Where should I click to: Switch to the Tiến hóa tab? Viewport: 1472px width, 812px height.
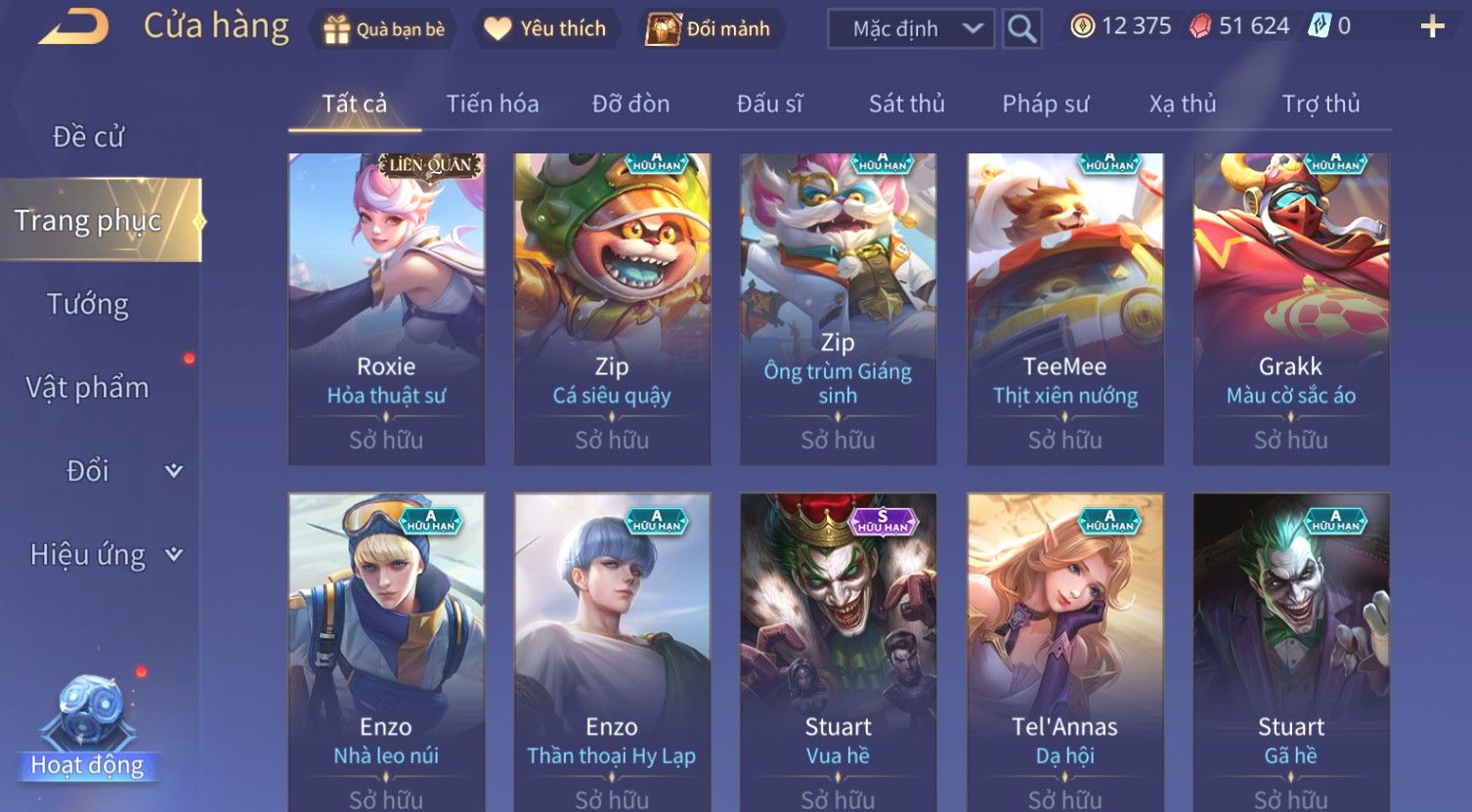pos(492,104)
